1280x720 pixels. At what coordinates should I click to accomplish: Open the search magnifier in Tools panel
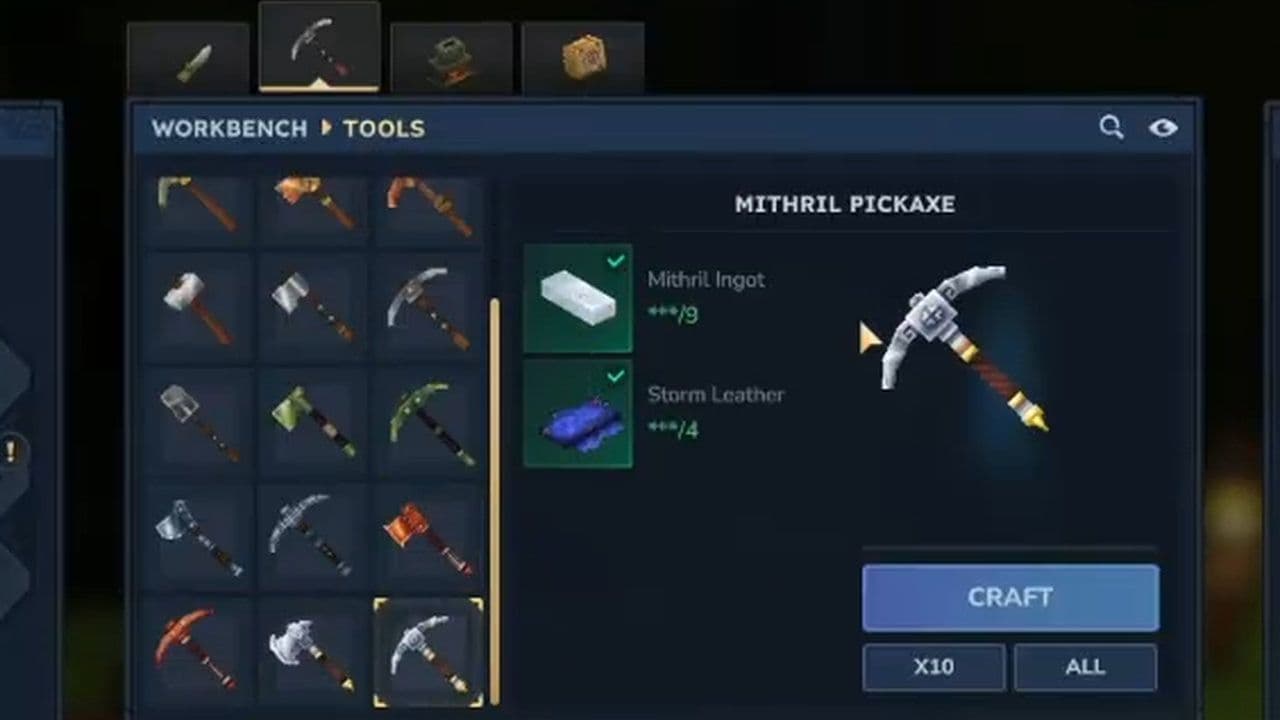click(1111, 128)
